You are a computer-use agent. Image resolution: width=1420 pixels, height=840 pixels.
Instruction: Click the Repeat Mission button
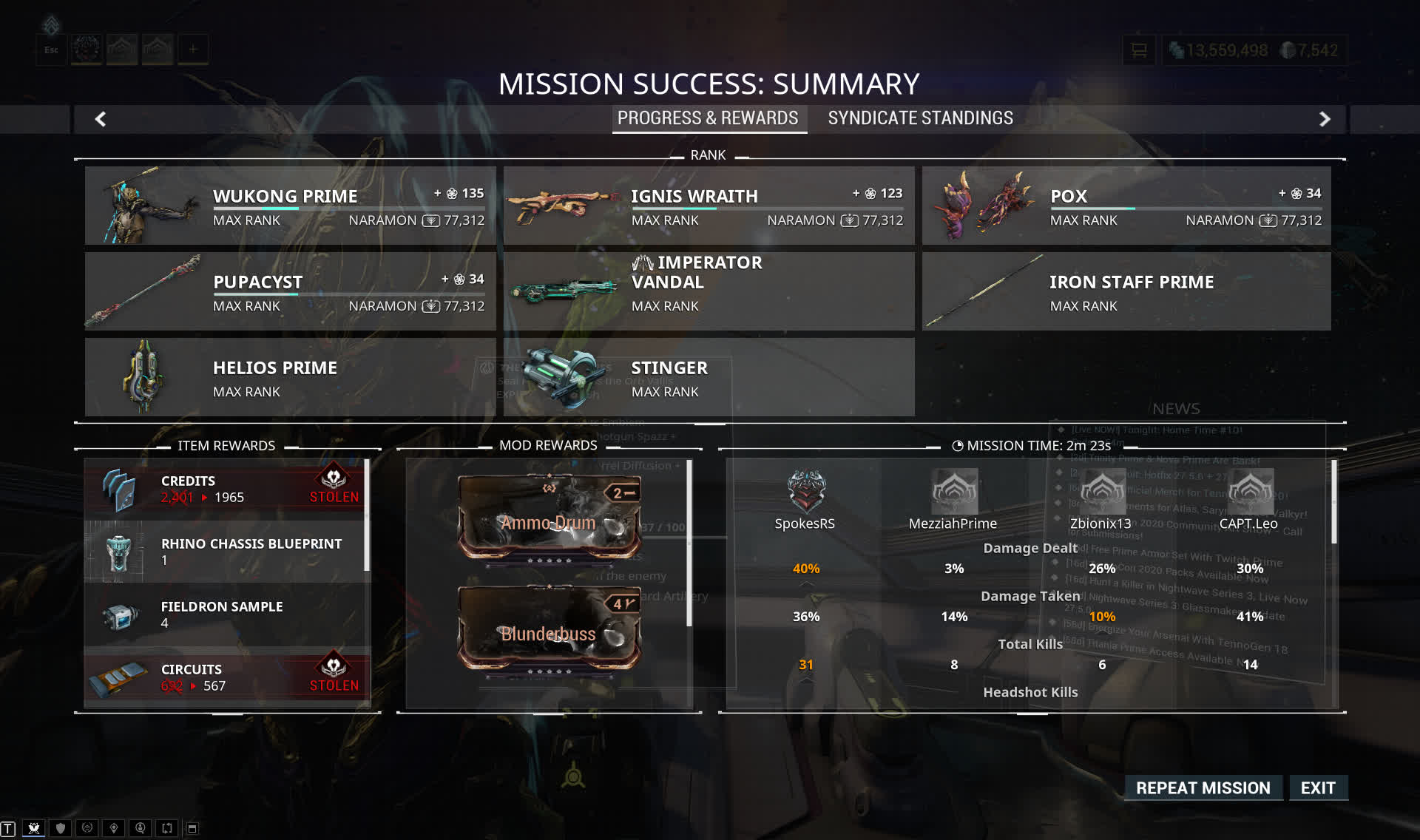[x=1203, y=787]
